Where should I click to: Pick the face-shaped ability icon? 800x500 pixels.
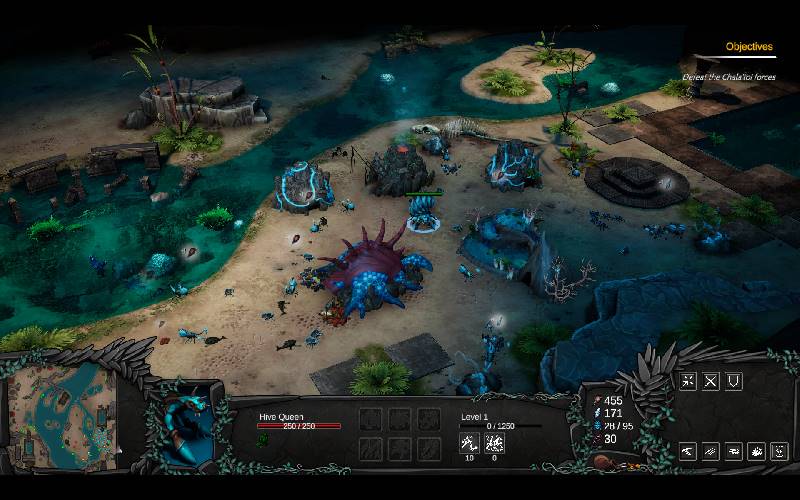pyautogui.click(x=779, y=452)
